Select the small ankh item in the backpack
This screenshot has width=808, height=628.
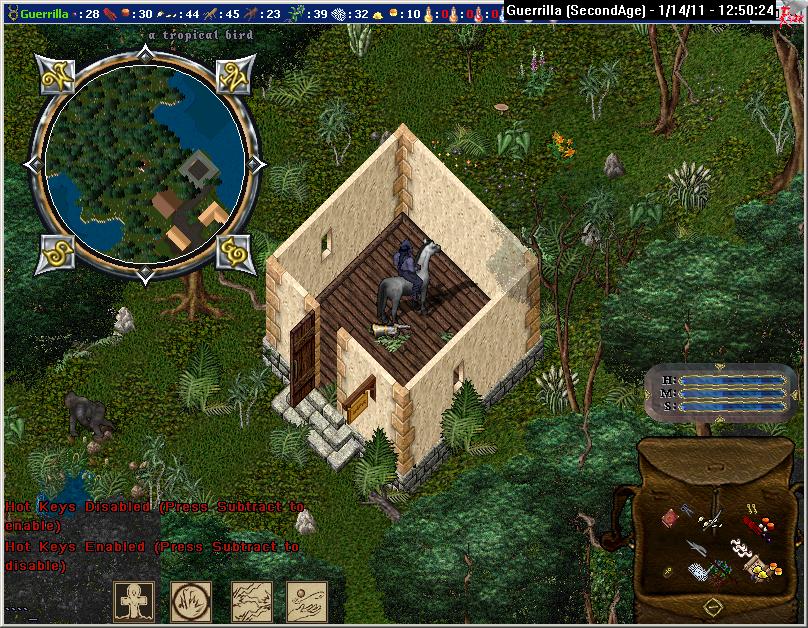pos(667,572)
